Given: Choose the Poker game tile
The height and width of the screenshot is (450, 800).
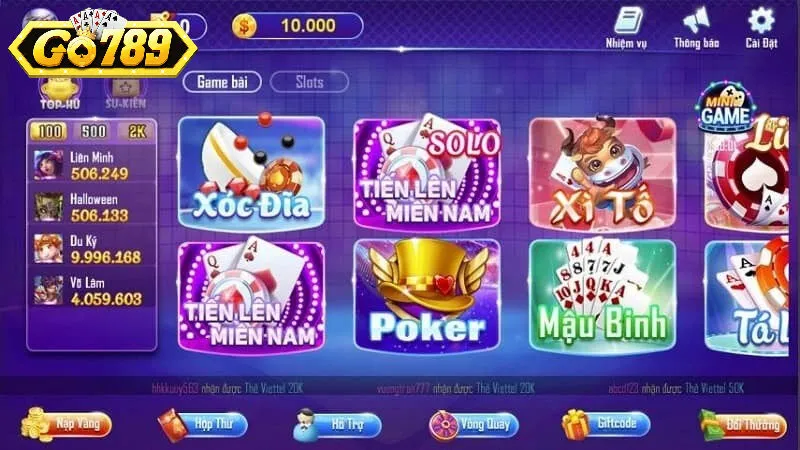Looking at the screenshot, I should pos(427,295).
